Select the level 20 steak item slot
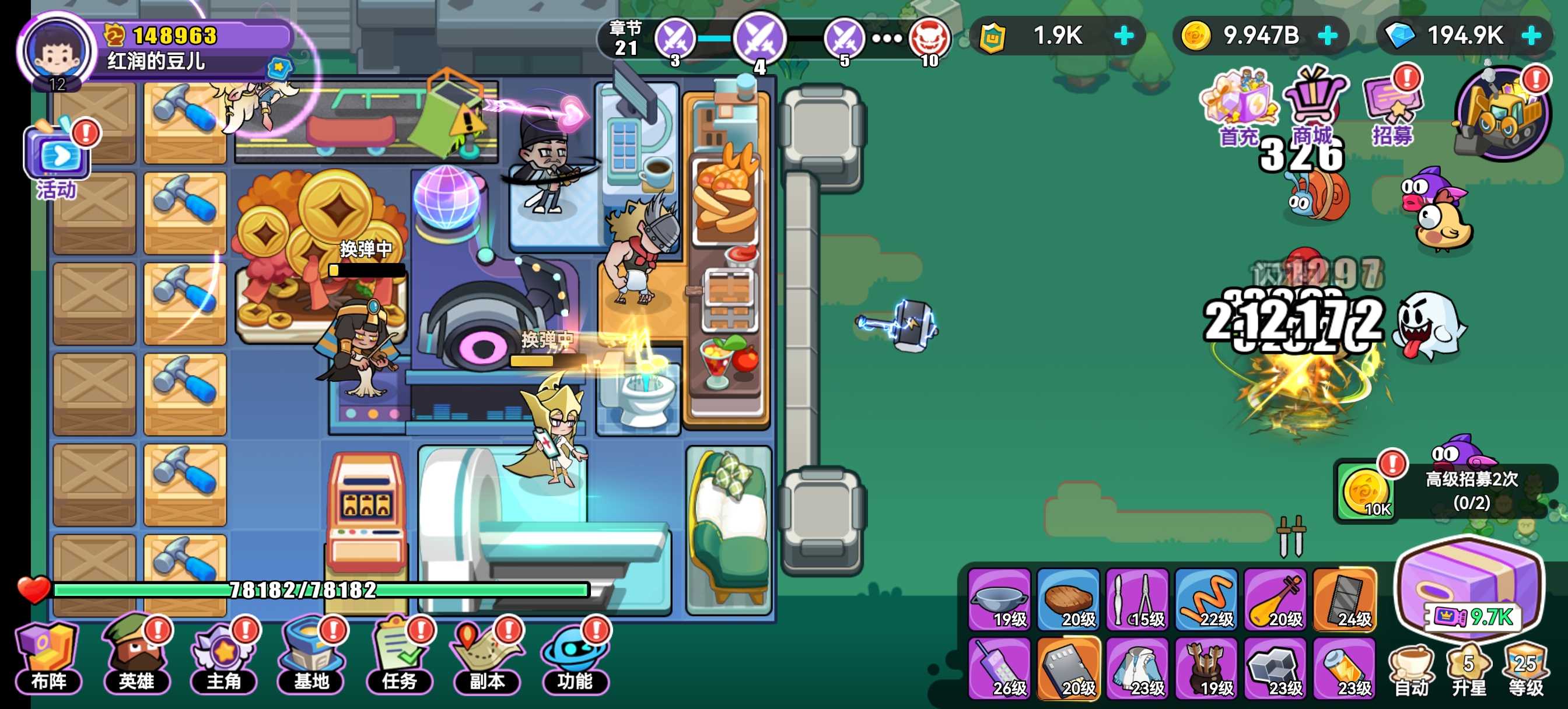 coord(1068,599)
